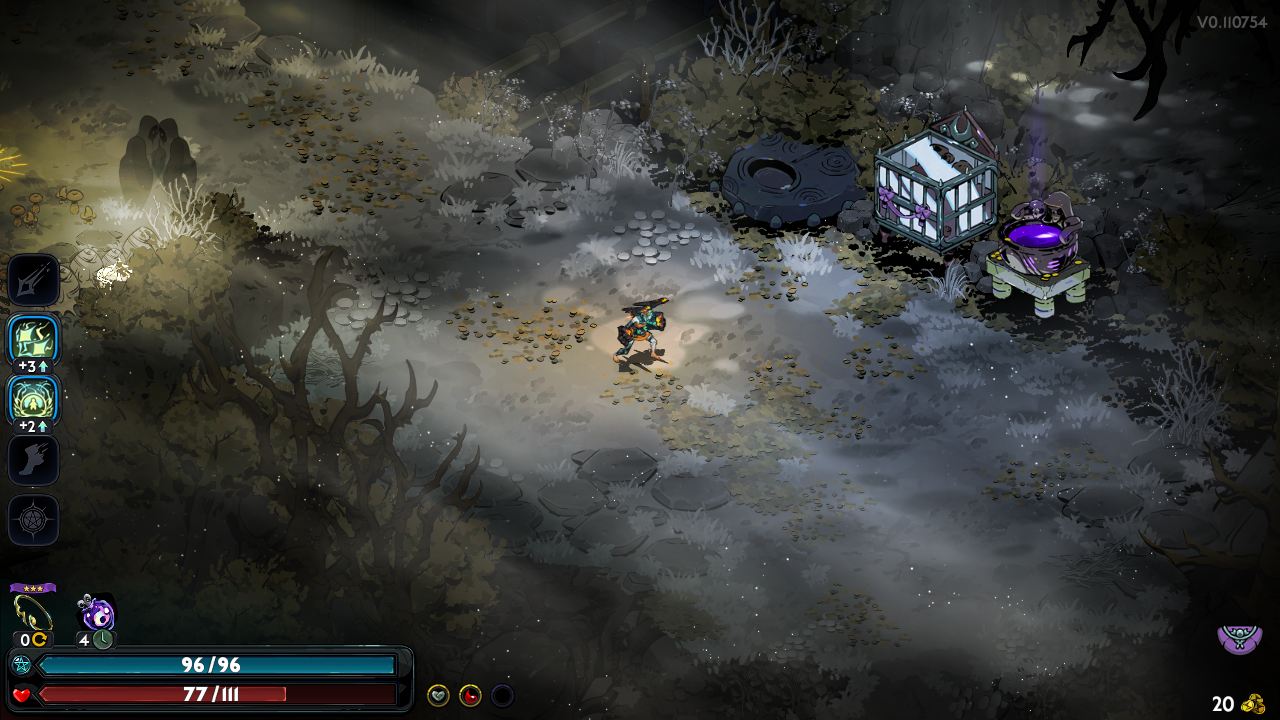Select the pentagram Magick boon slot

(x=34, y=520)
